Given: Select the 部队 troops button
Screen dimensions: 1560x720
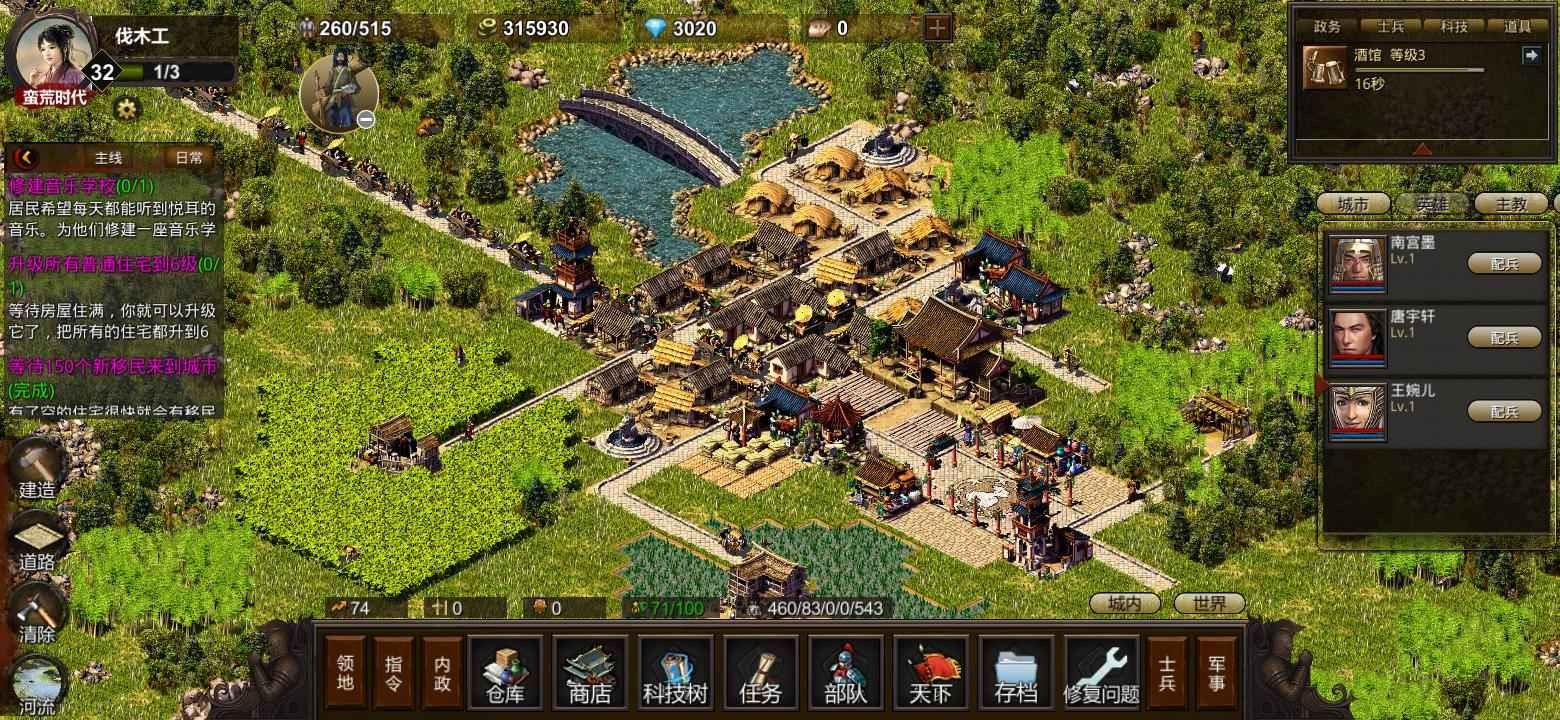Looking at the screenshot, I should [x=845, y=672].
